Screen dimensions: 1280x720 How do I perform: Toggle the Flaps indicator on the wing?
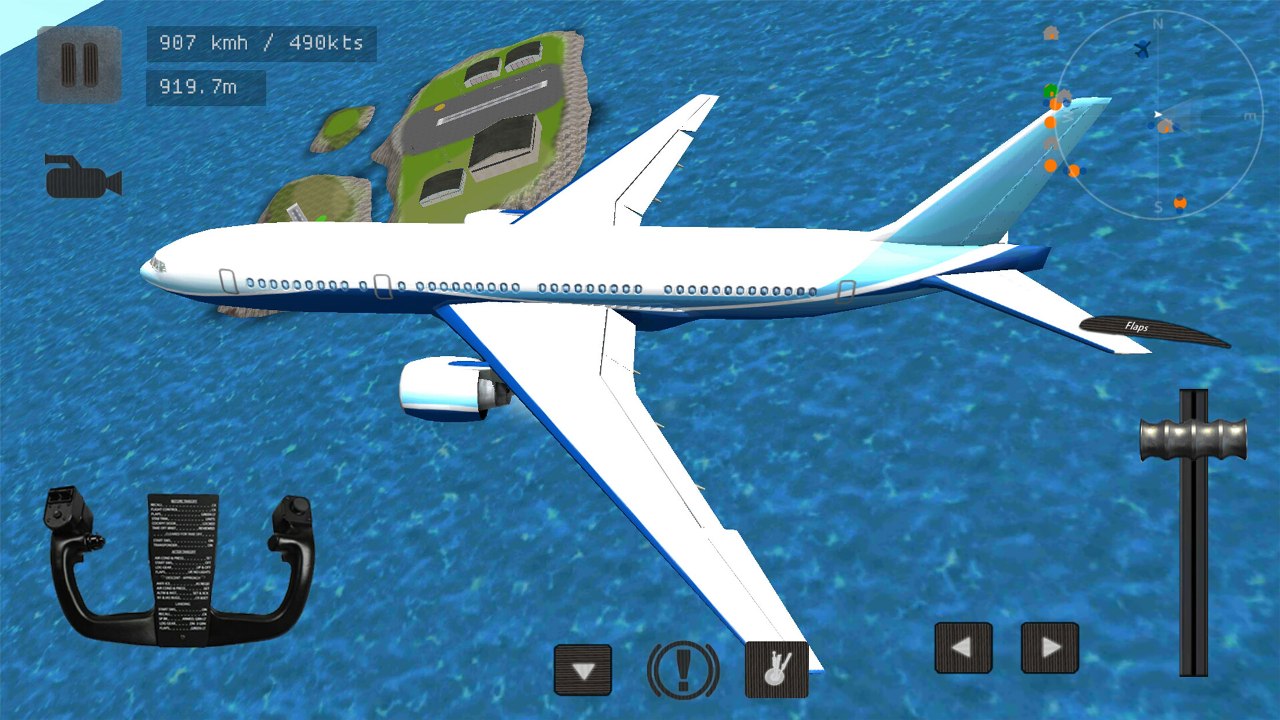point(1135,327)
